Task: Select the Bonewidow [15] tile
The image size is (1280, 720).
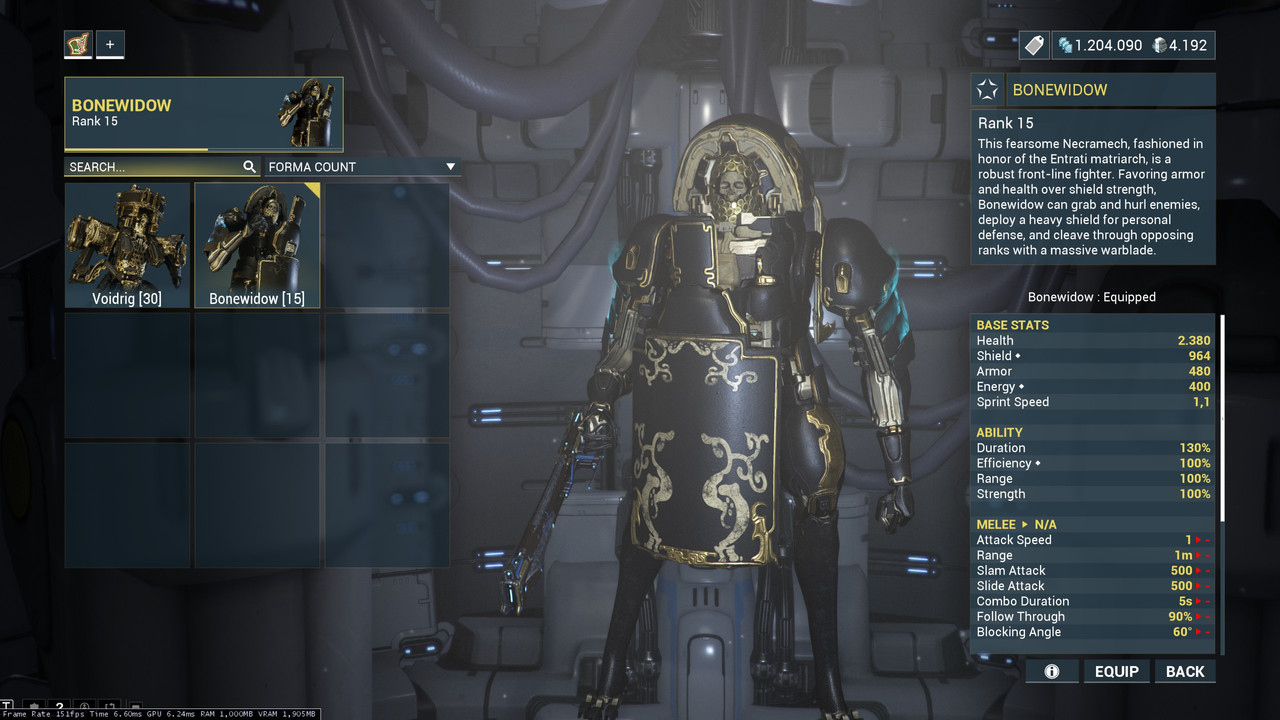Action: (257, 245)
